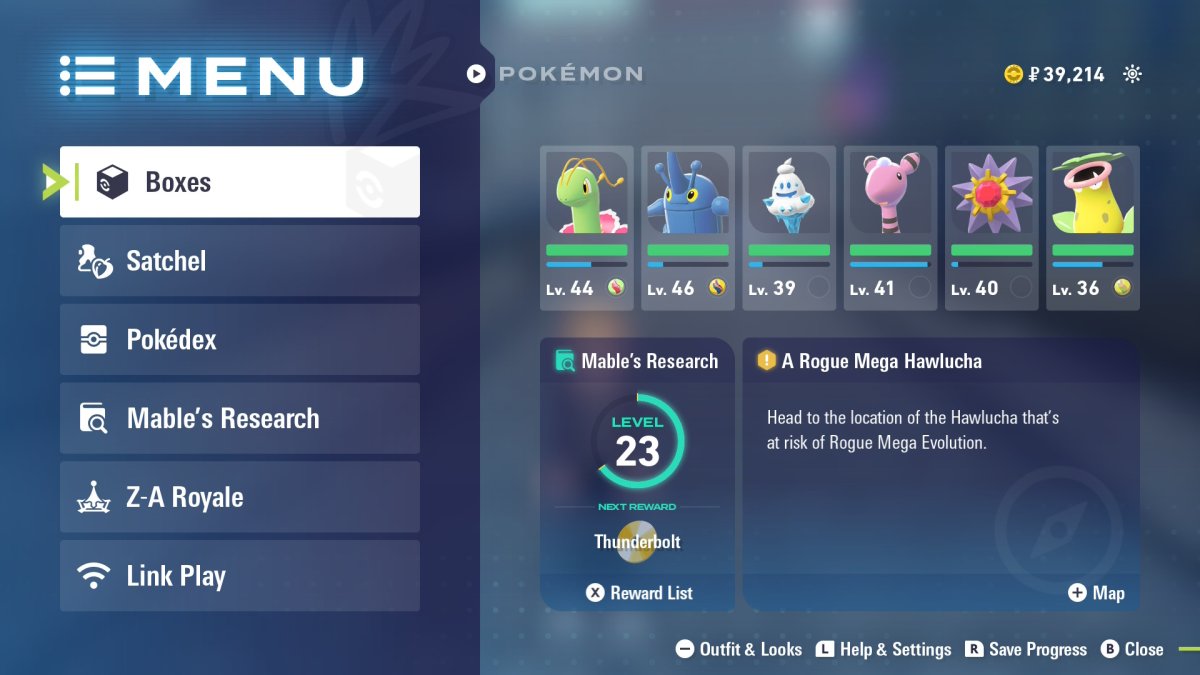Close the menu

click(x=1133, y=649)
